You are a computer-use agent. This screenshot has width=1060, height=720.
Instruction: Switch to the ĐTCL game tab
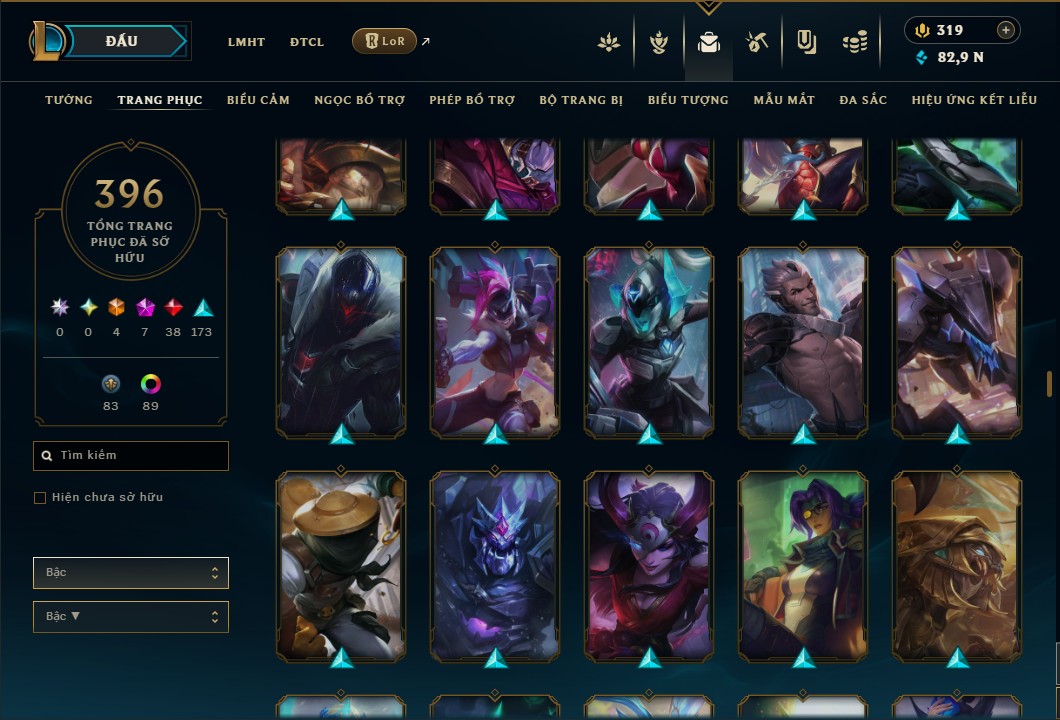(x=307, y=42)
